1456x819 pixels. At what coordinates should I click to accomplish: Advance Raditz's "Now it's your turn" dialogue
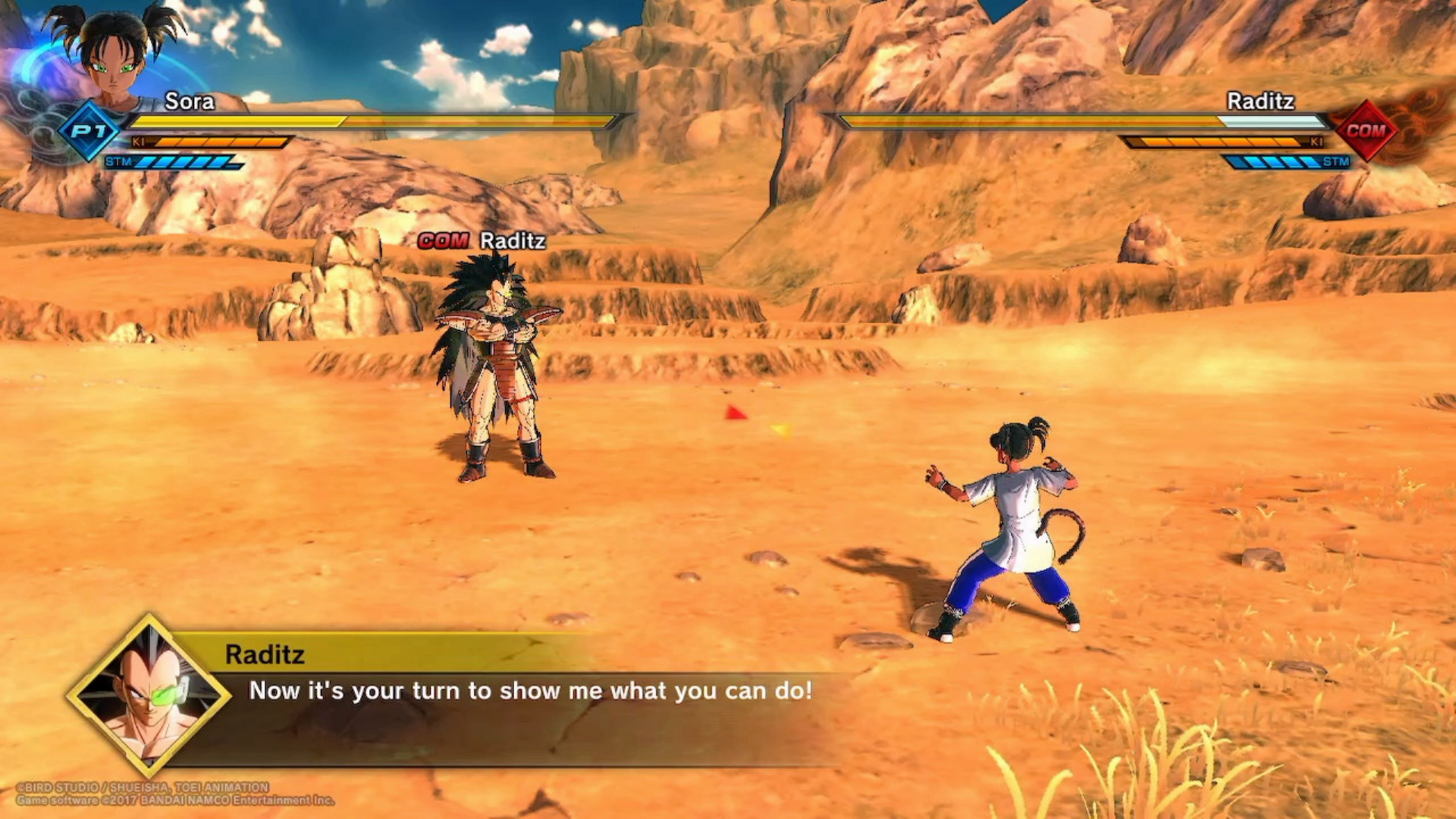530,691
